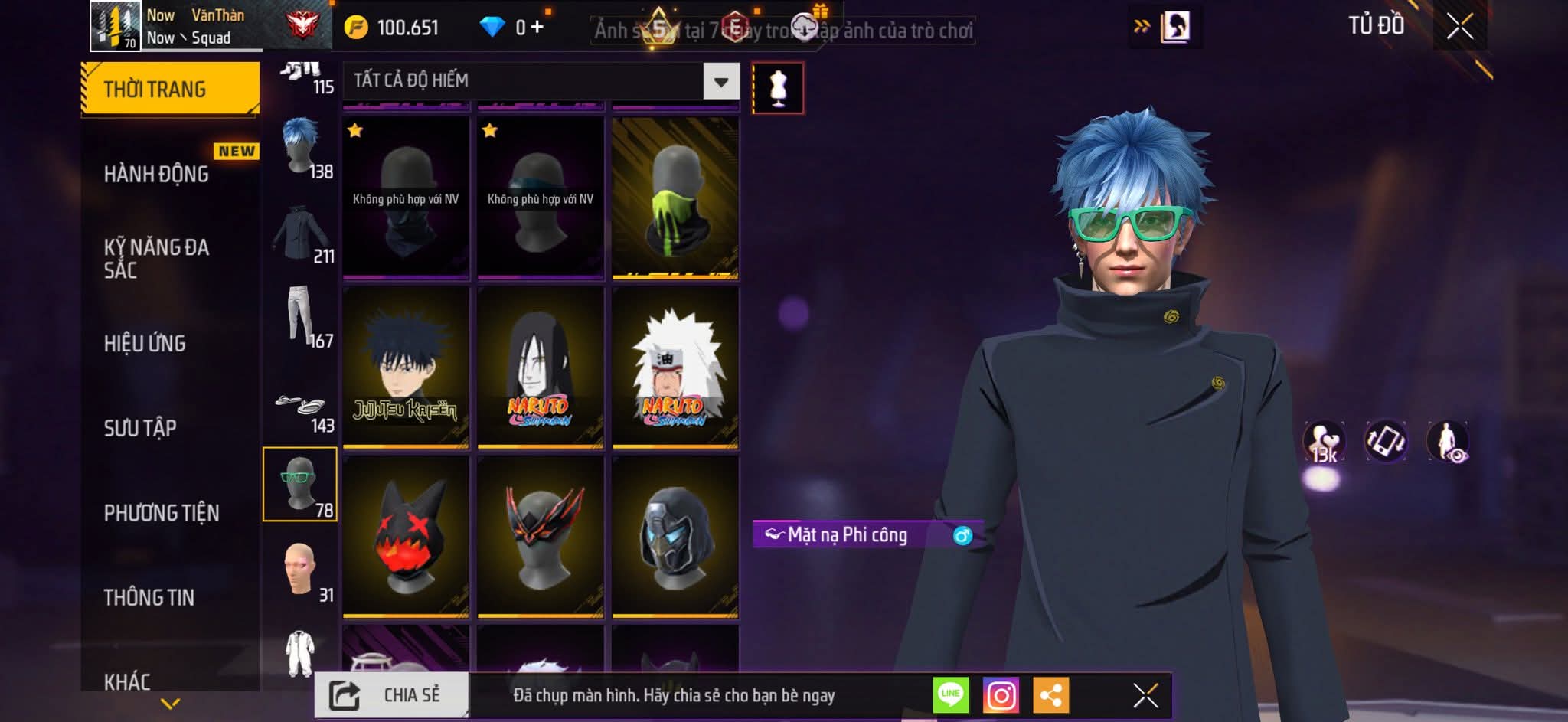Open the HÀNH ĐỘNG category

point(157,175)
